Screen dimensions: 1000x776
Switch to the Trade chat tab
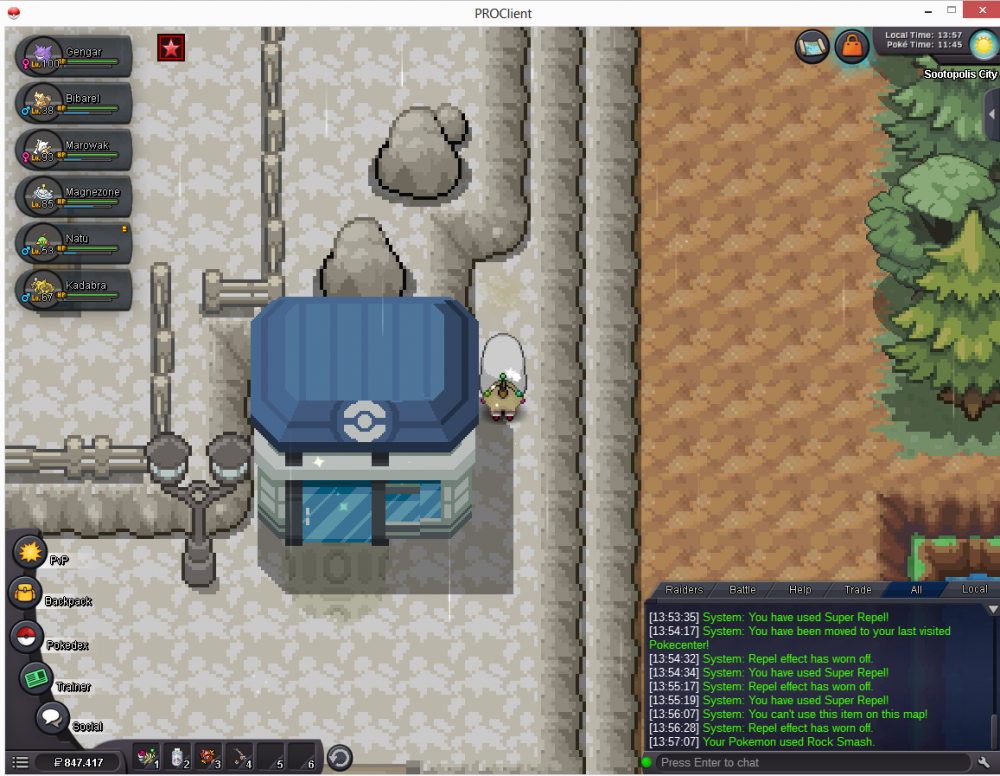point(857,590)
